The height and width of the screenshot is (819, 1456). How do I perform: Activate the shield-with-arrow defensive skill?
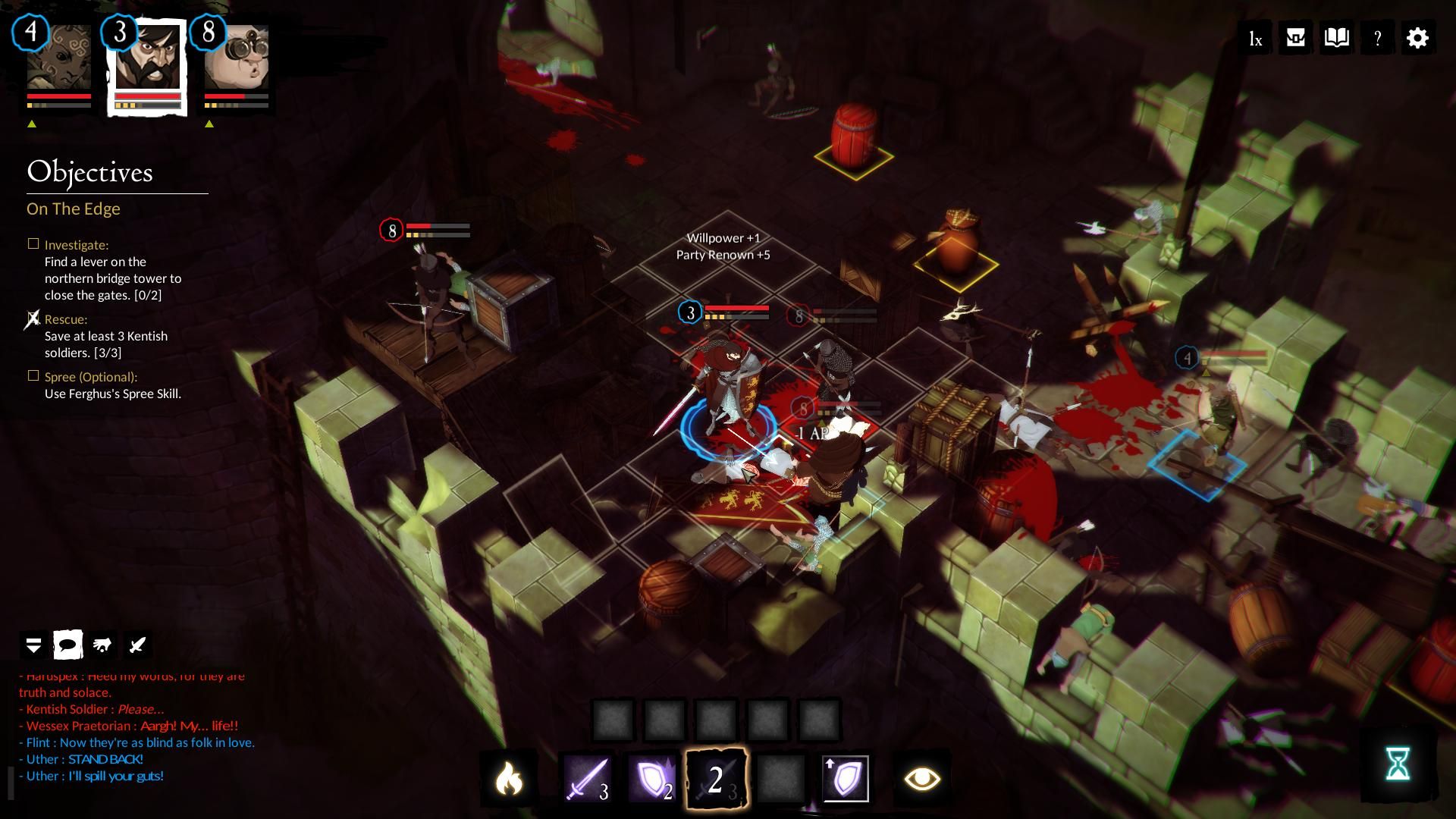tap(846, 778)
